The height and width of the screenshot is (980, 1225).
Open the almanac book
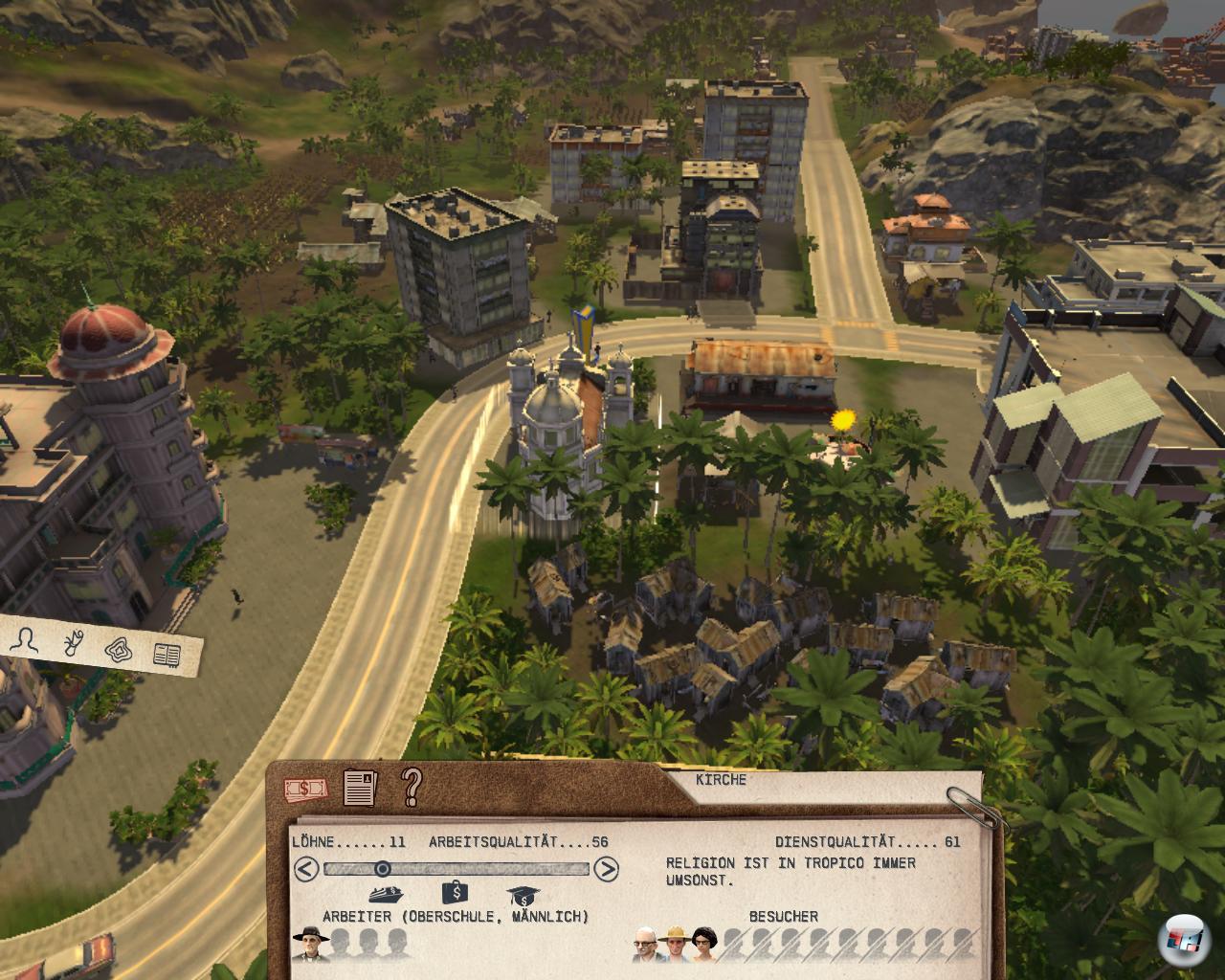(x=167, y=655)
